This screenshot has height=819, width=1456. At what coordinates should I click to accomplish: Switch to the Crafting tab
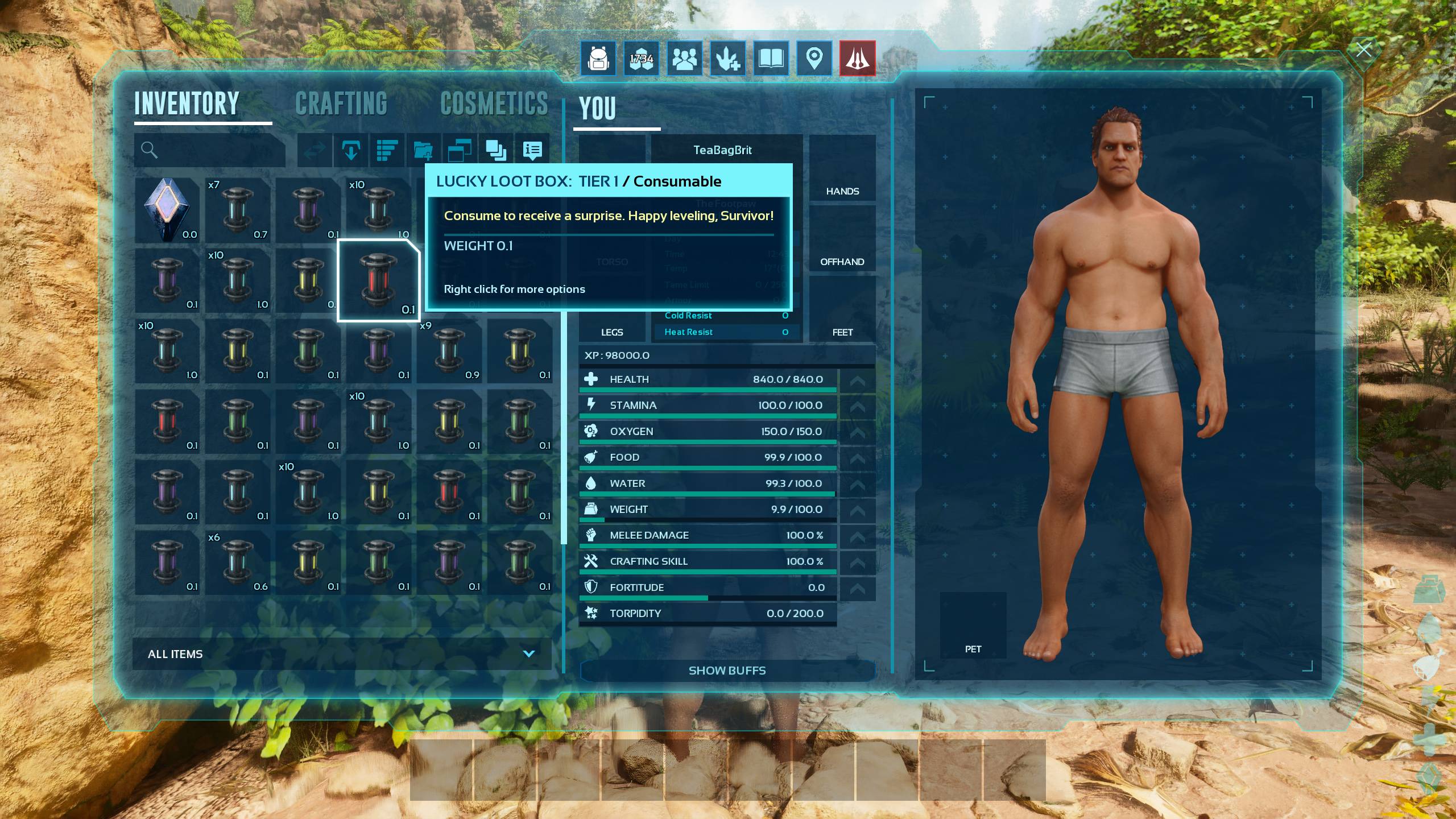[x=341, y=104]
